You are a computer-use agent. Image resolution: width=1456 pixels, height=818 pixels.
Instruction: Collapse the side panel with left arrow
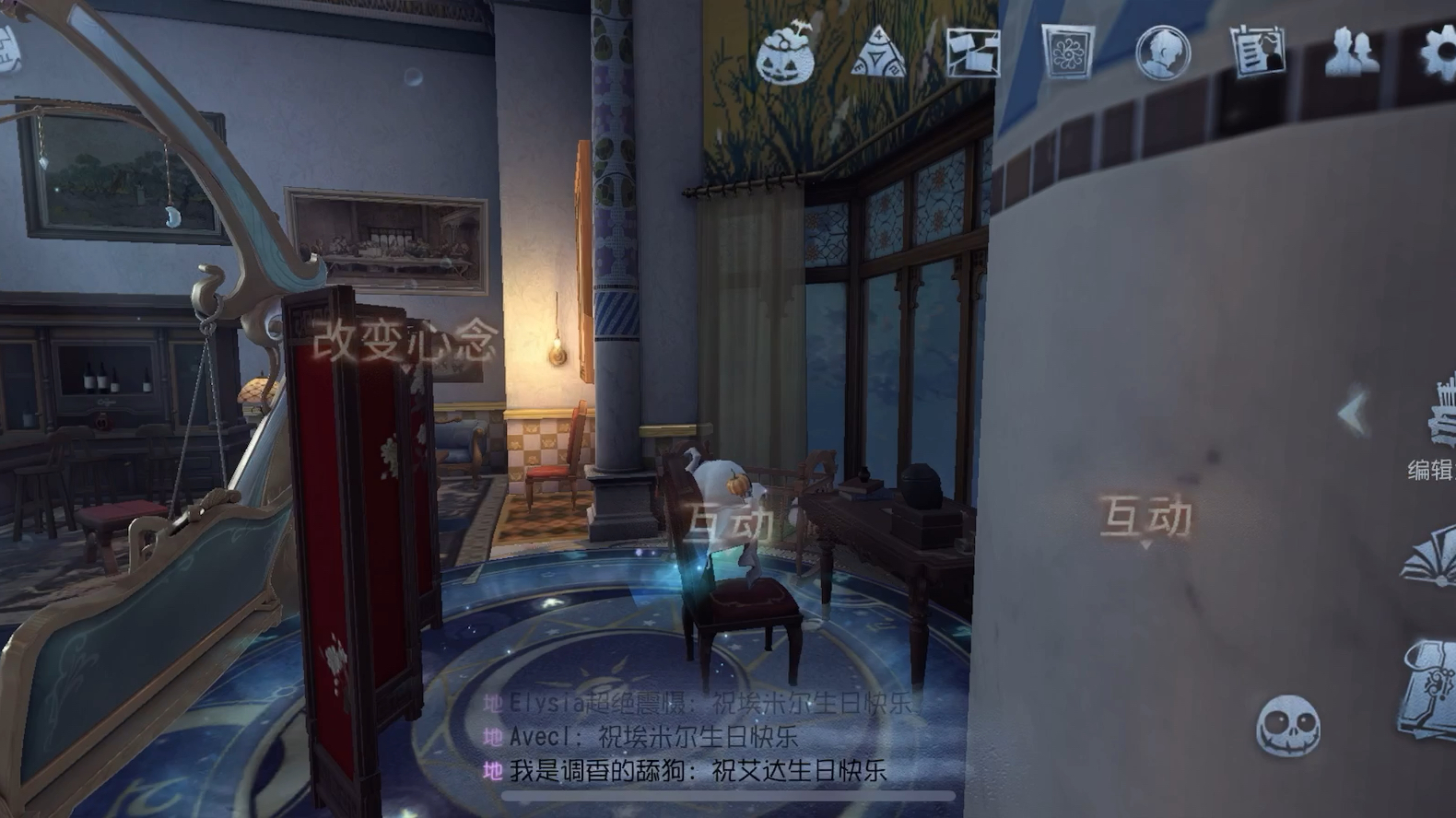pyautogui.click(x=1352, y=412)
